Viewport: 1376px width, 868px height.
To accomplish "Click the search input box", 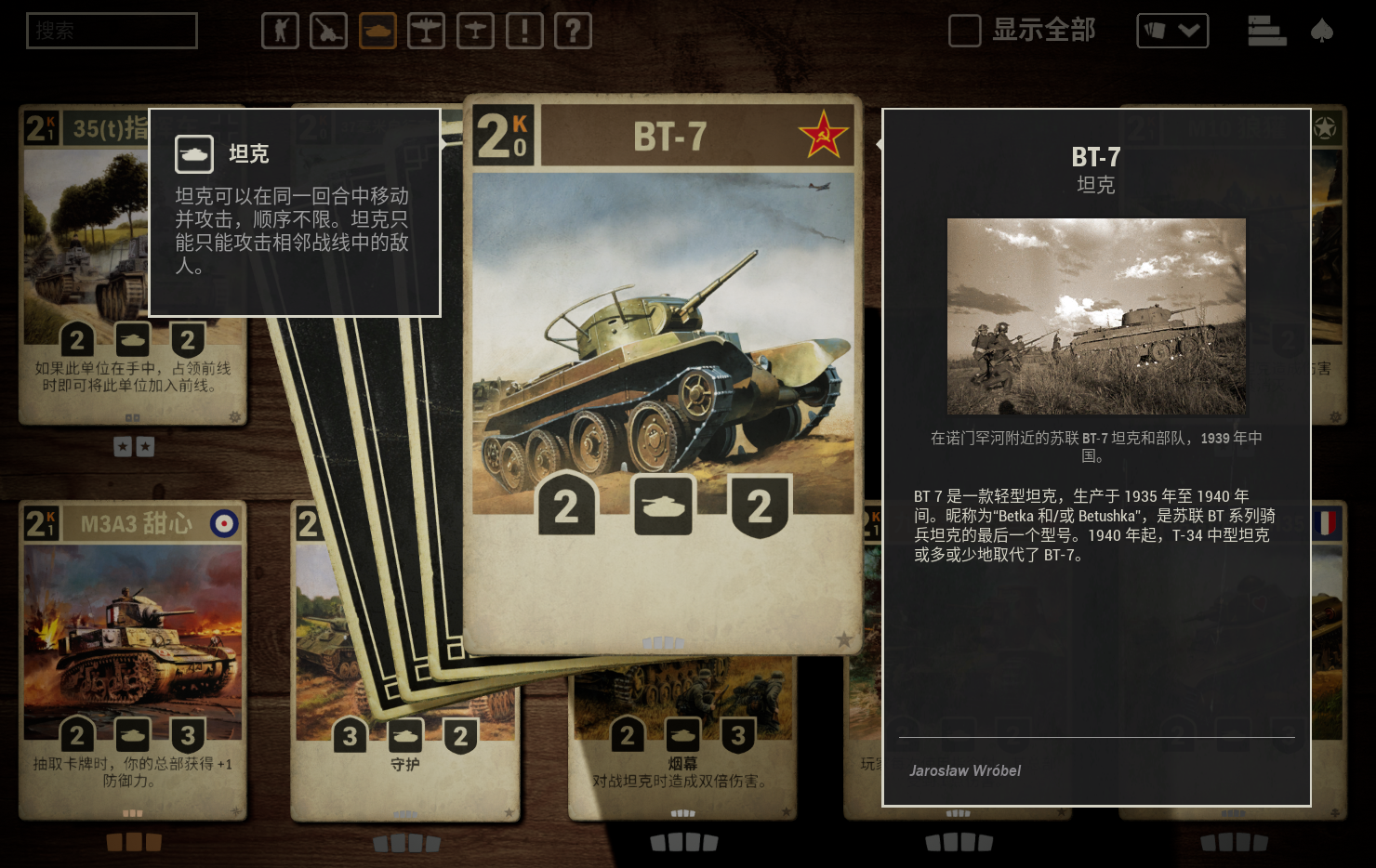I will tap(111, 31).
